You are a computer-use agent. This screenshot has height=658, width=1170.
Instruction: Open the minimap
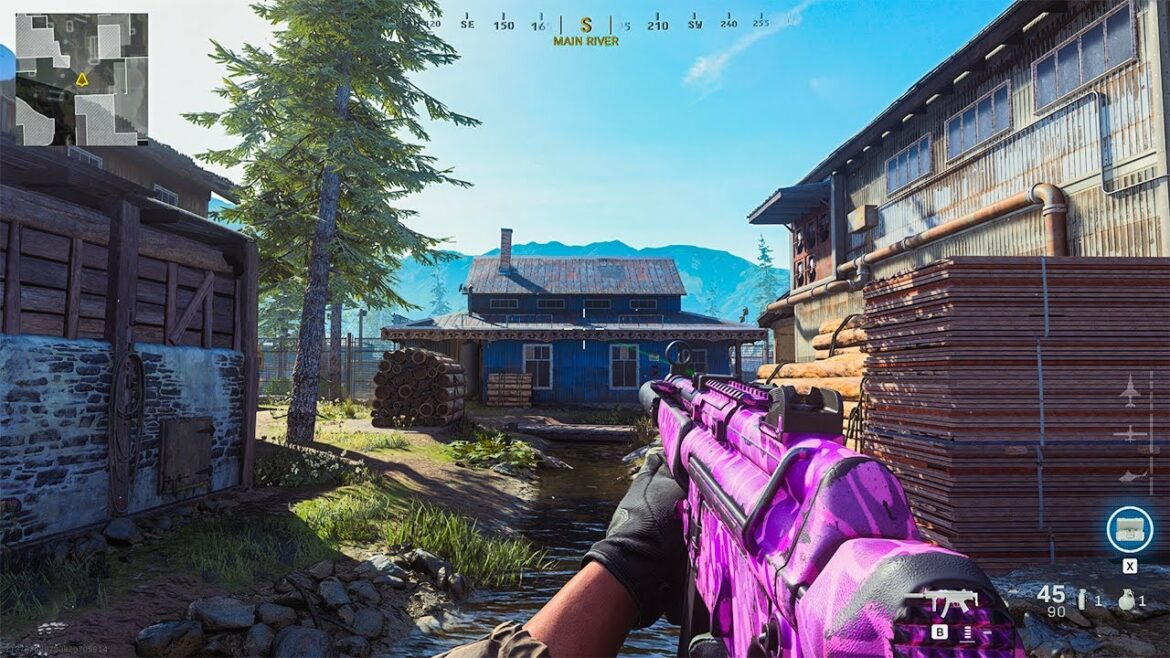click(x=82, y=79)
